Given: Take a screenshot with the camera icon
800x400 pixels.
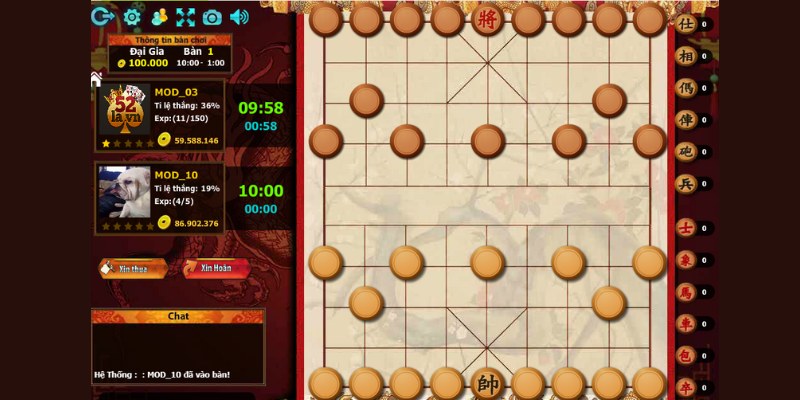Looking at the screenshot, I should tap(212, 17).
